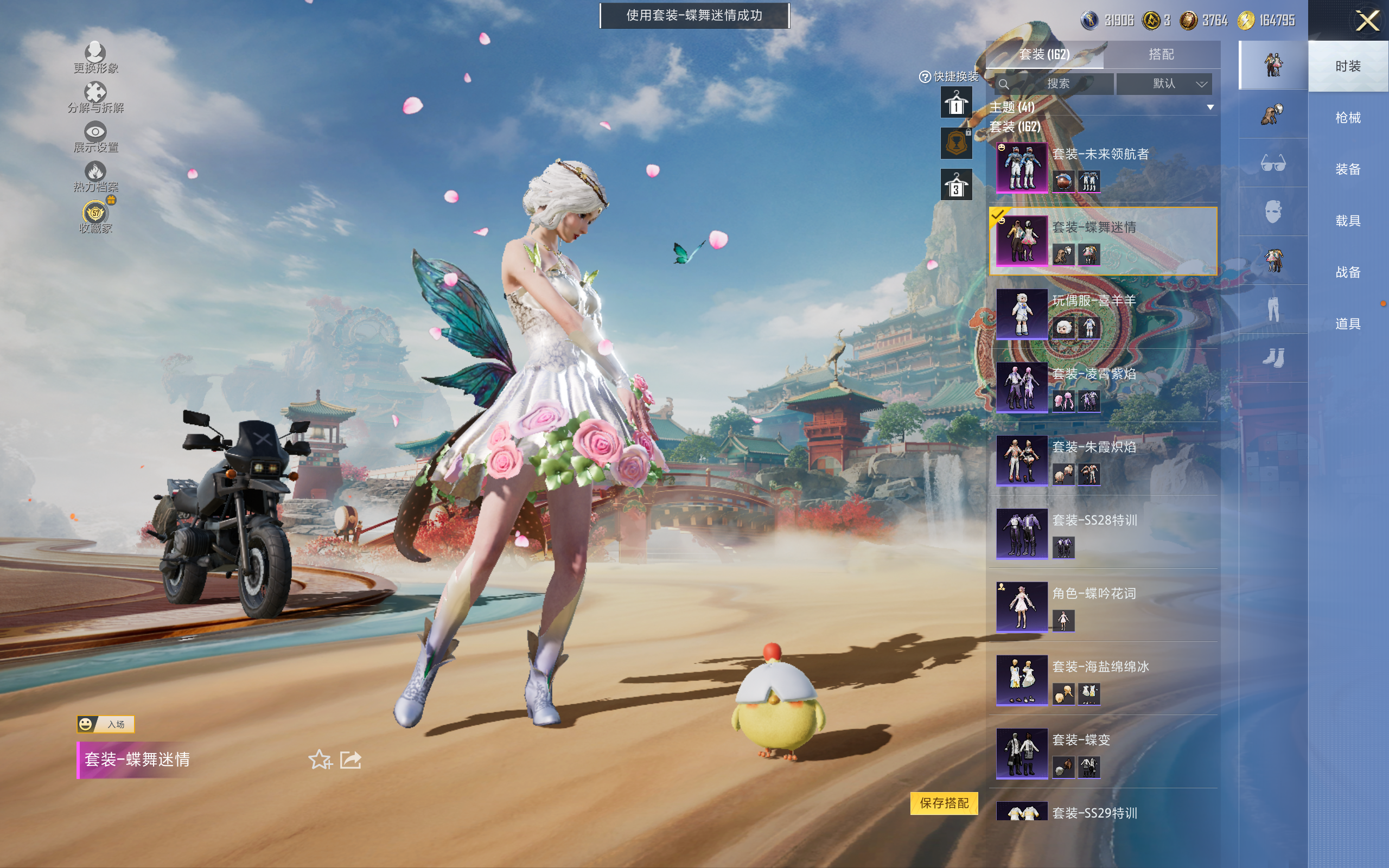1389x868 pixels.
Task: Click the 搜索 search field
Action: 1054,84
